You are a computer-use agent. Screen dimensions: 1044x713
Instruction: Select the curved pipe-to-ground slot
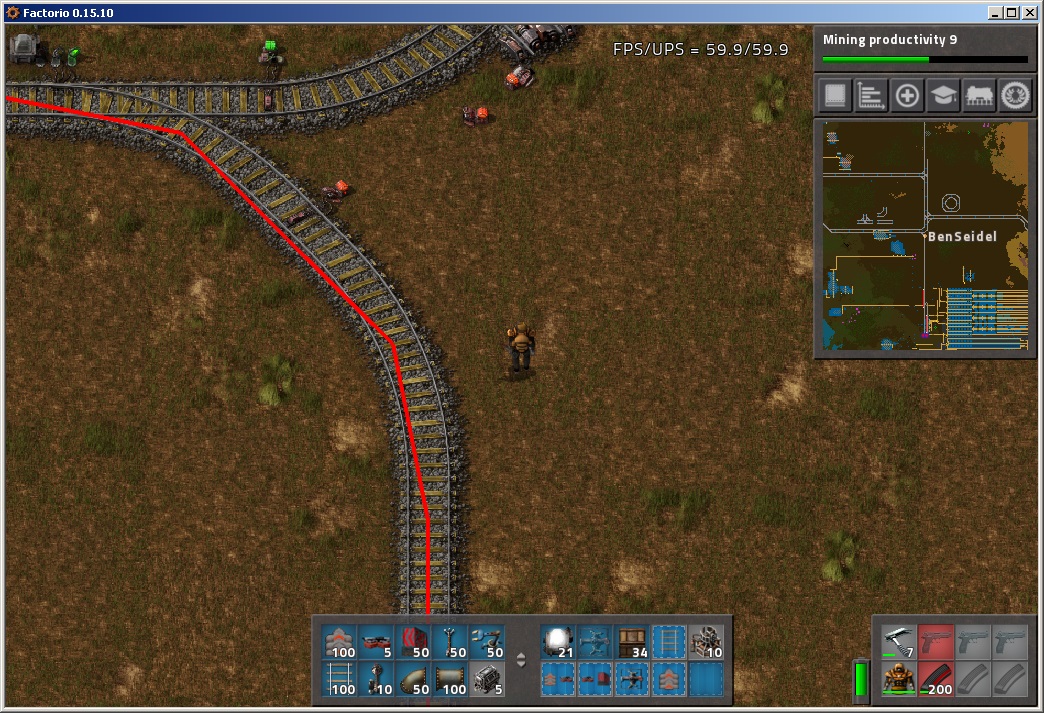pos(415,680)
